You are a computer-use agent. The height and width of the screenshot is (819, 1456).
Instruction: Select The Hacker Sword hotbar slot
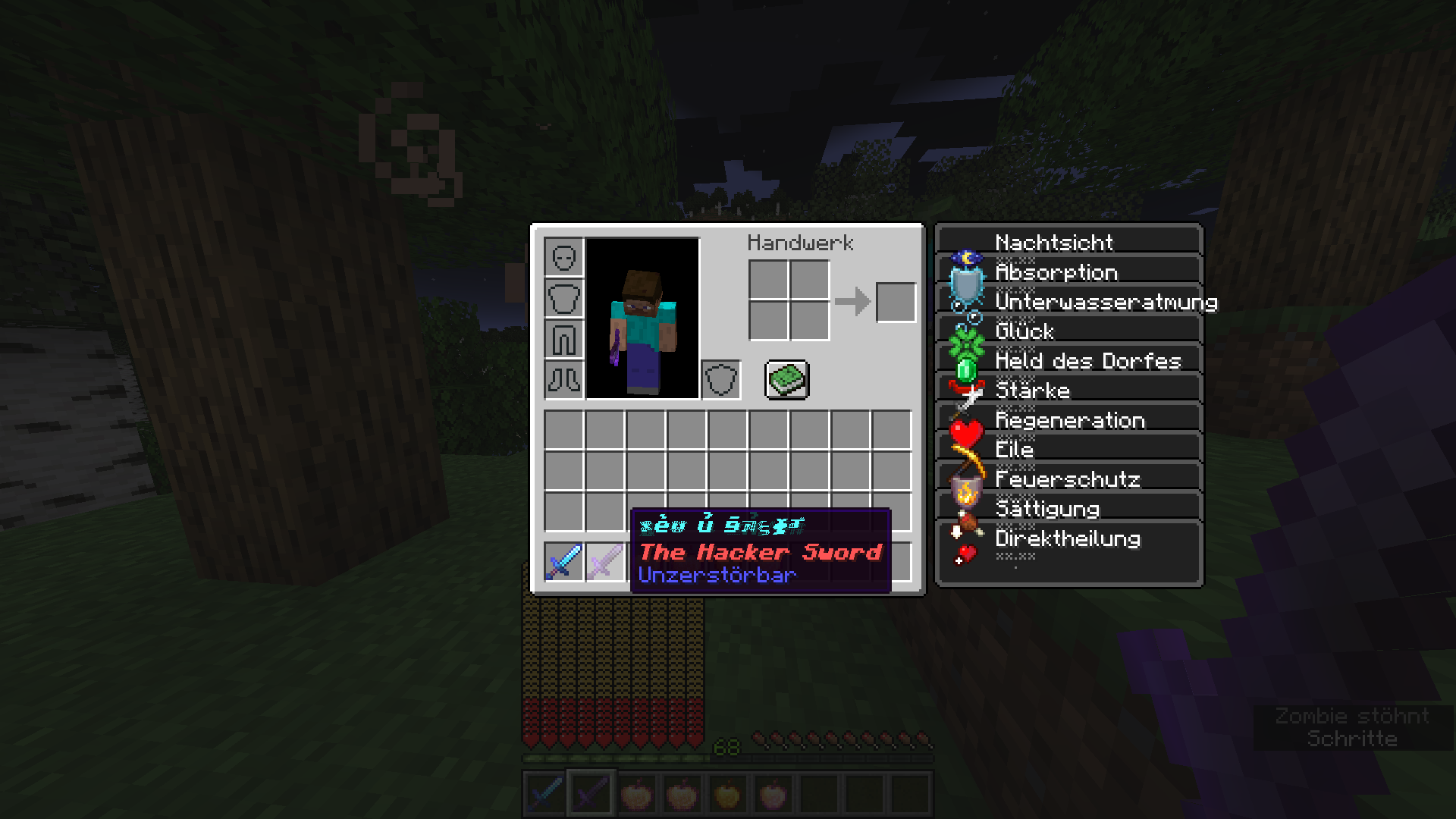click(591, 791)
